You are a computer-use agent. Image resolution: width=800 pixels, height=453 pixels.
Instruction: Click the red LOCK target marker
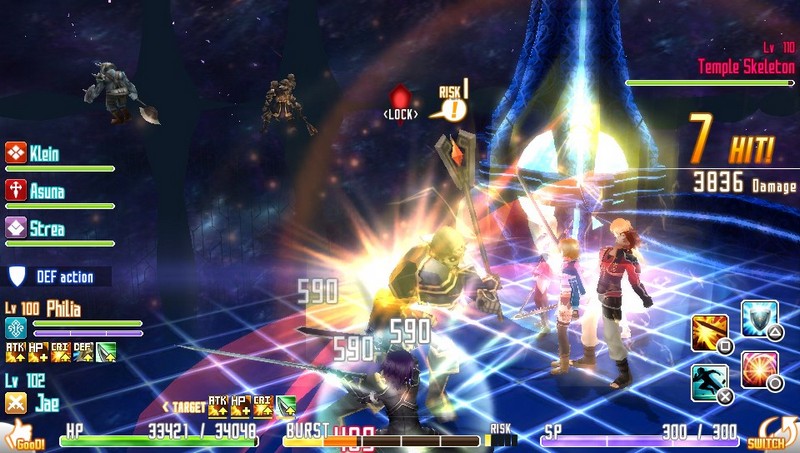(400, 101)
